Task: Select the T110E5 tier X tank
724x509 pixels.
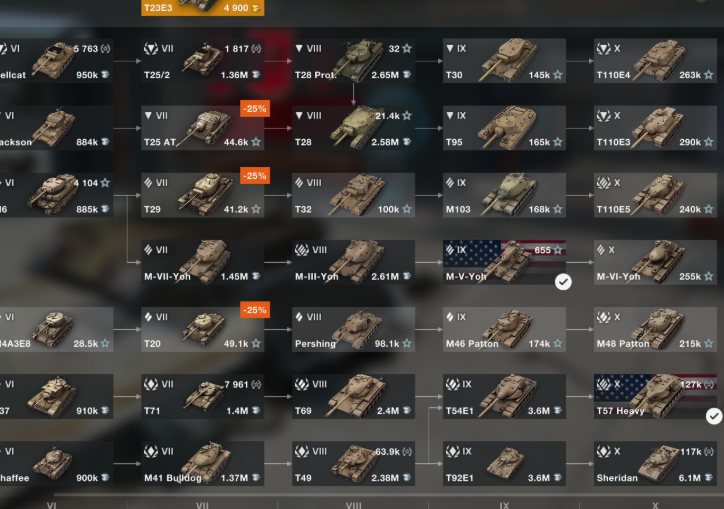Action: click(x=655, y=196)
